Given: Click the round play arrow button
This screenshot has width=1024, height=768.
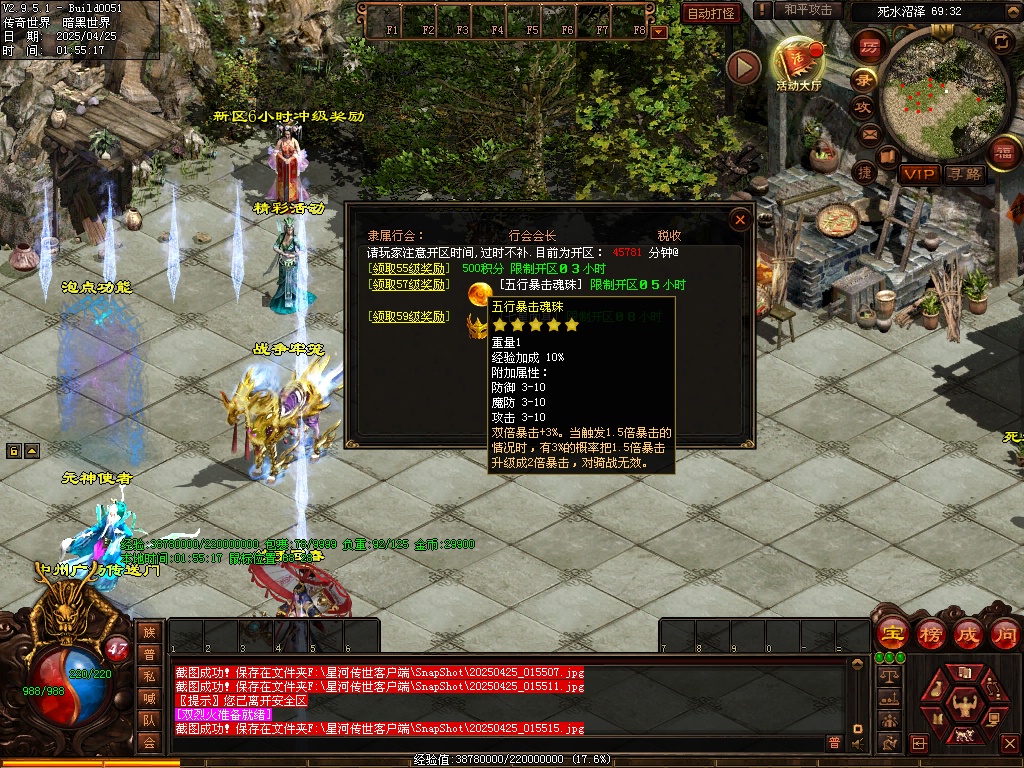Looking at the screenshot, I should point(743,67).
